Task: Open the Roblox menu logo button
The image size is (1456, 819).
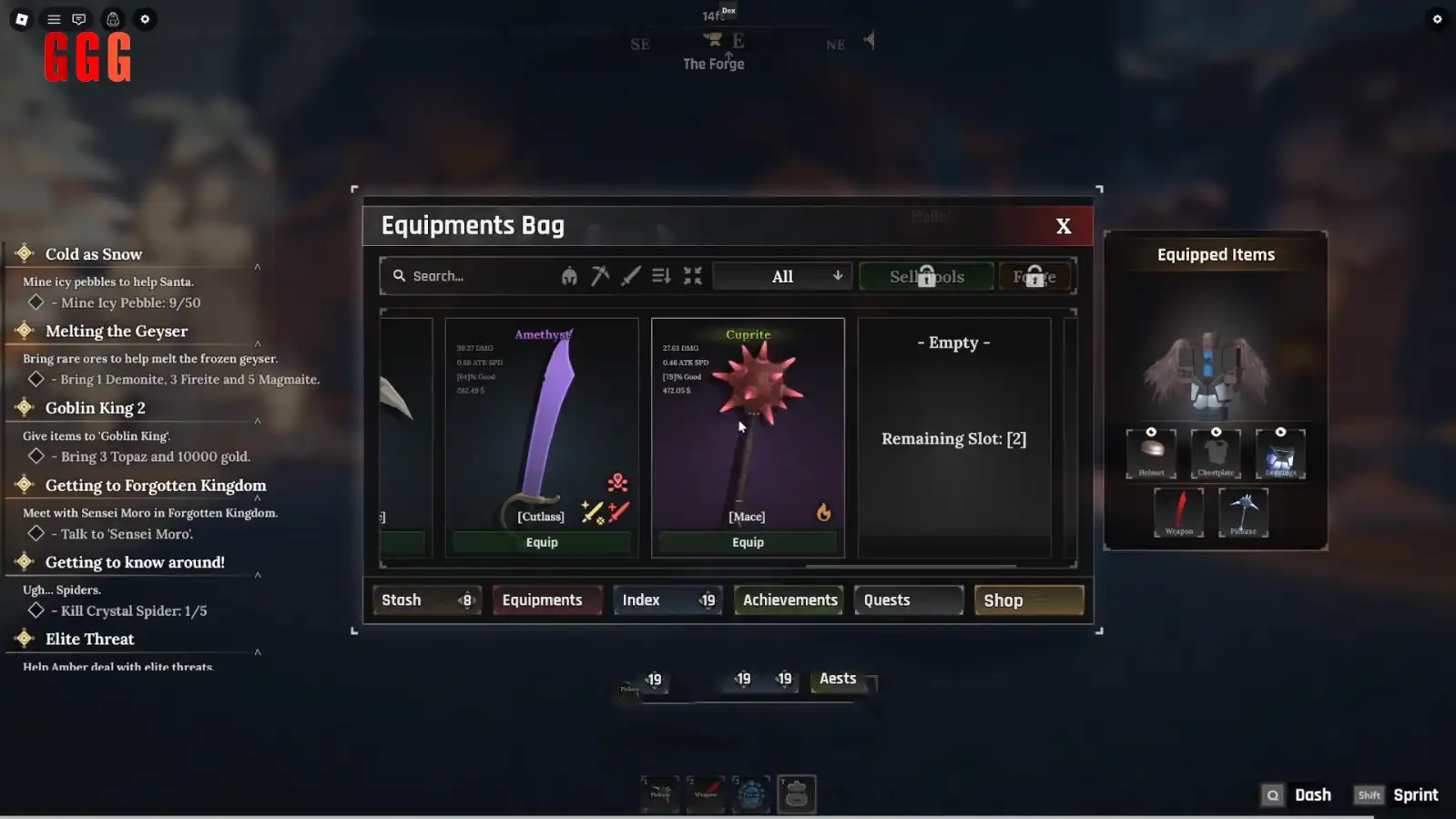Action: pos(22,19)
